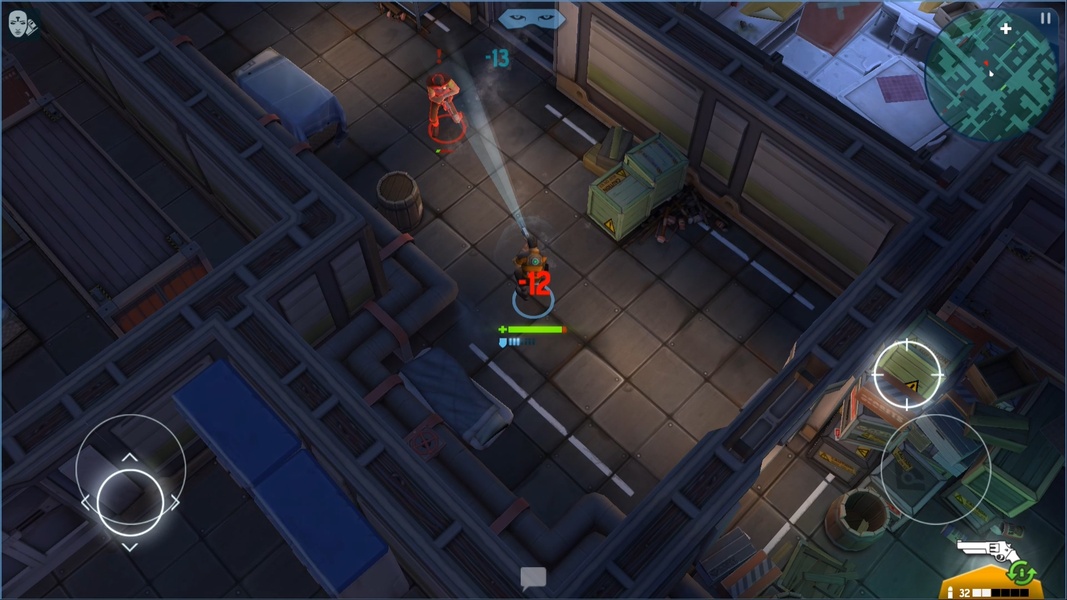Image resolution: width=1067 pixels, height=600 pixels.
Task: Tap the fire joystick circle
Action: pyautogui.click(x=935, y=469)
